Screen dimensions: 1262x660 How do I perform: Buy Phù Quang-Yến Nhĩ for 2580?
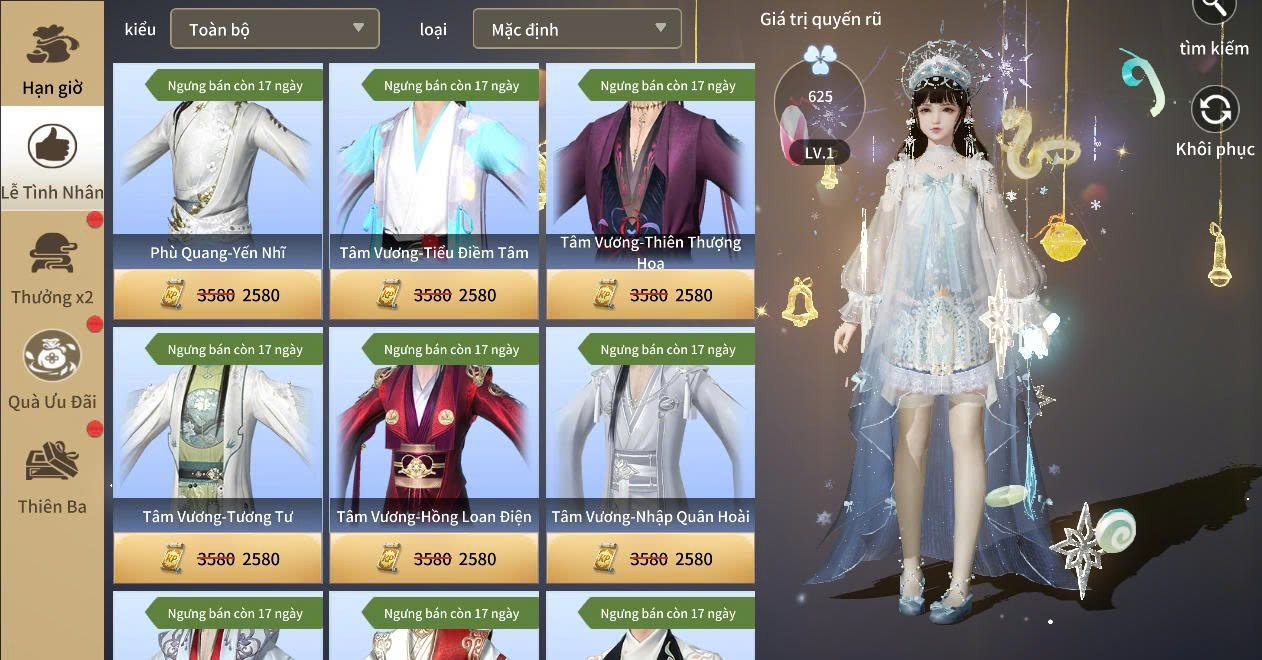(218, 295)
